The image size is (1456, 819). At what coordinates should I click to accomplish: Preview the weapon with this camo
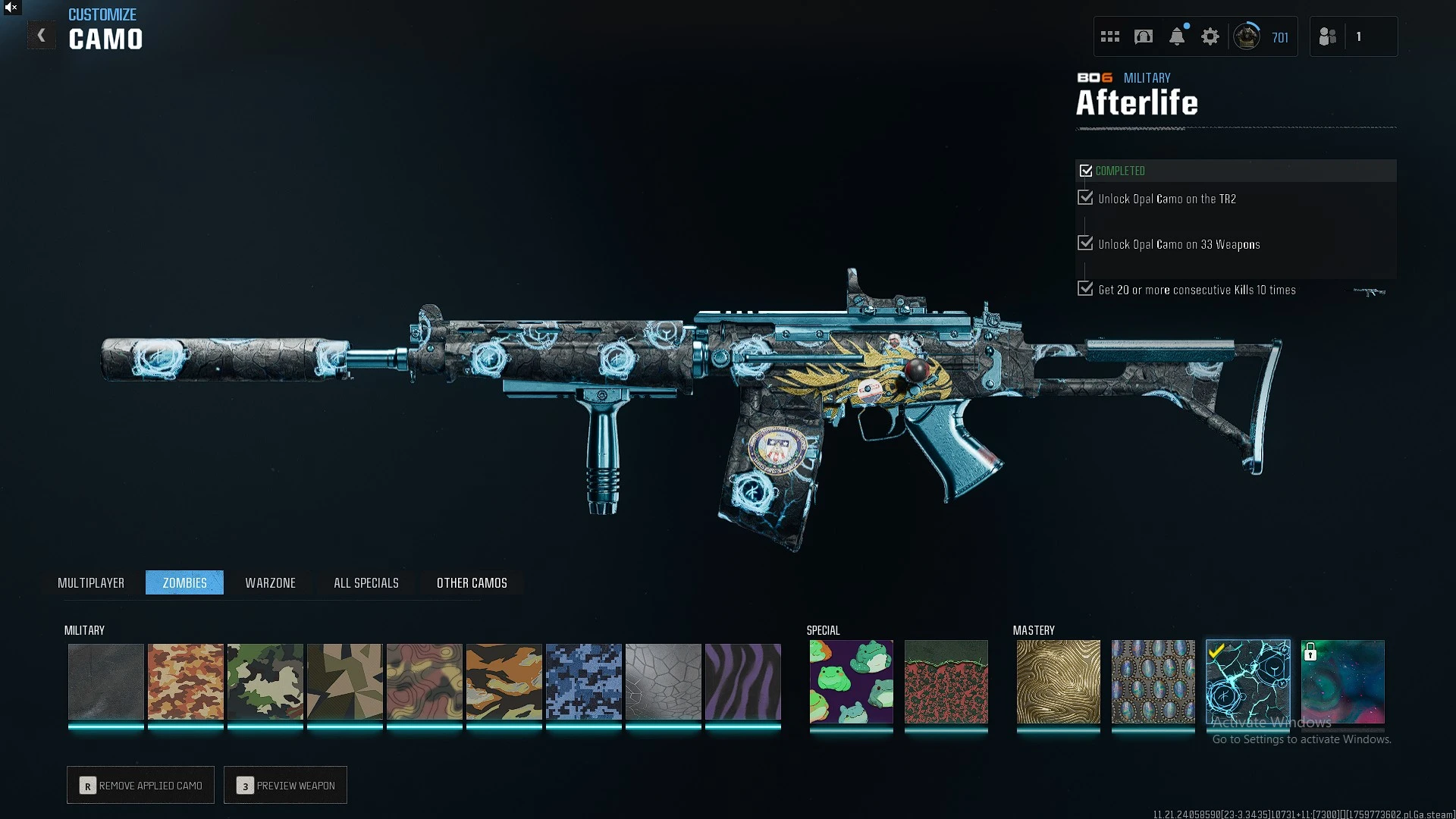pos(285,785)
